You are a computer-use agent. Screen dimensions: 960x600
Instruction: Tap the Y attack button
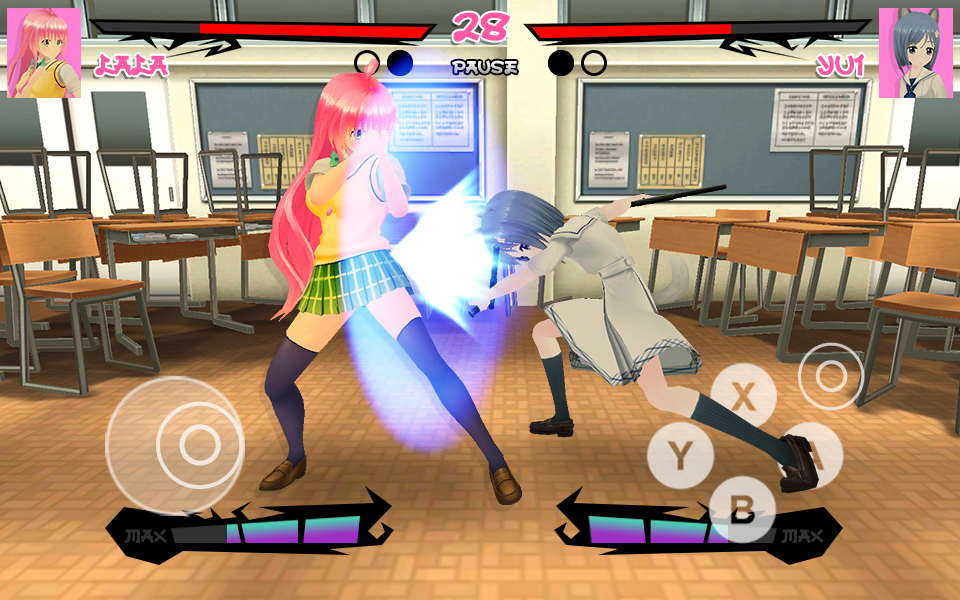[x=680, y=456]
